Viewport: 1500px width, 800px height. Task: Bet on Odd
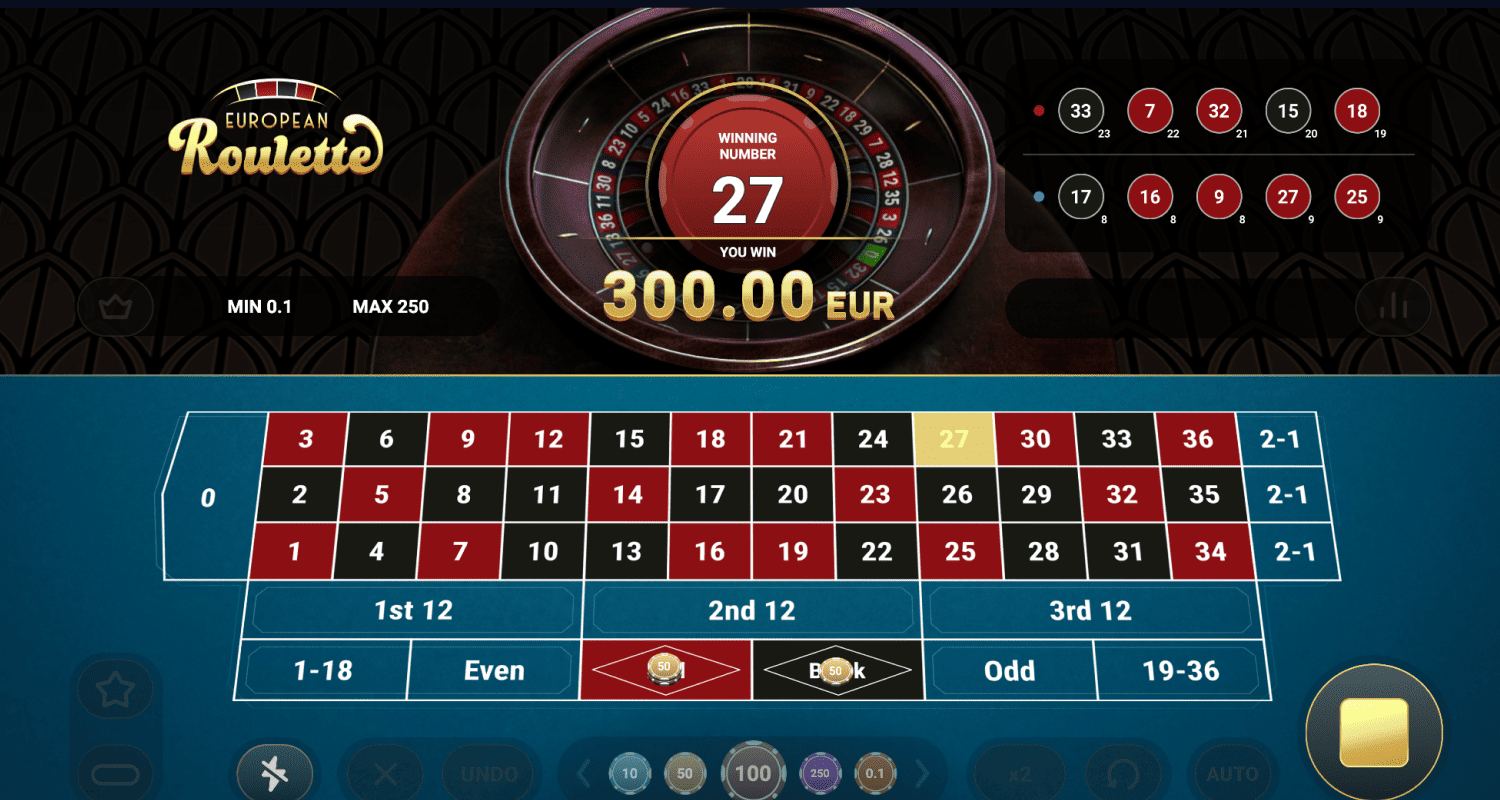coord(1009,670)
